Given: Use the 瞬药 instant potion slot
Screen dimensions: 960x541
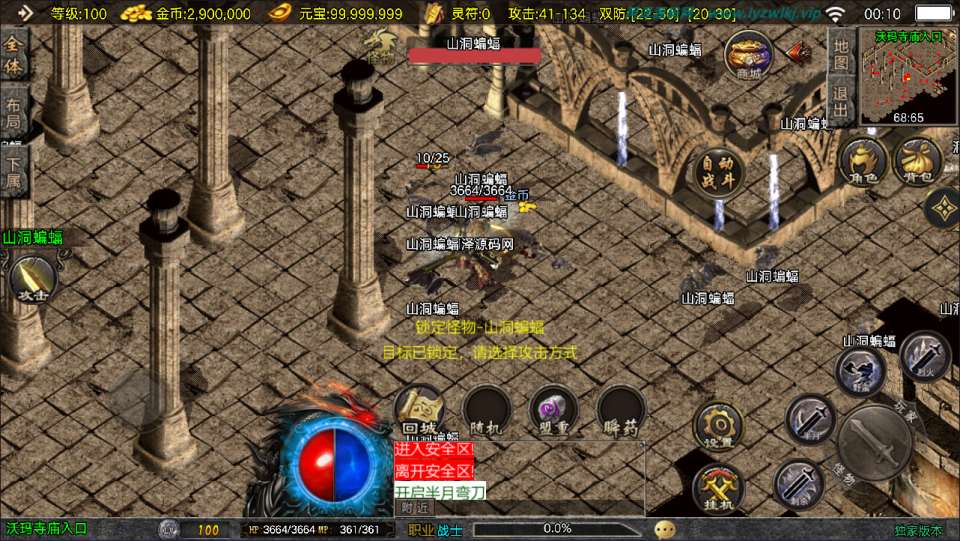Looking at the screenshot, I should click(621, 410).
